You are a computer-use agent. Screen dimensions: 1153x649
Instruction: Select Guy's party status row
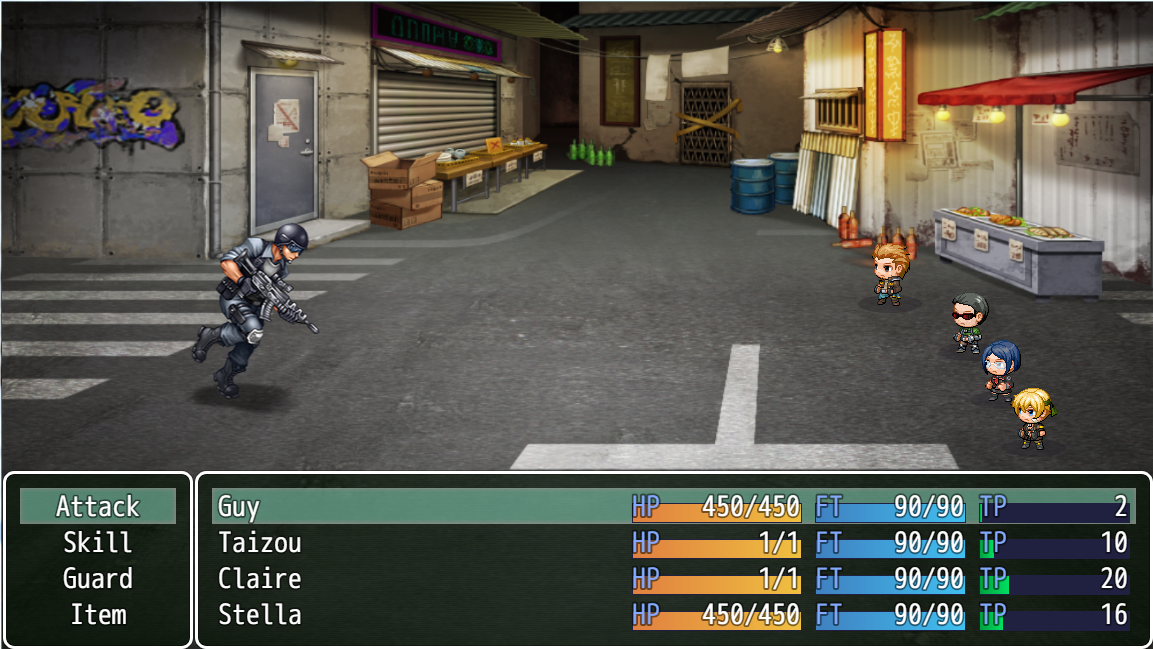pyautogui.click(x=672, y=507)
